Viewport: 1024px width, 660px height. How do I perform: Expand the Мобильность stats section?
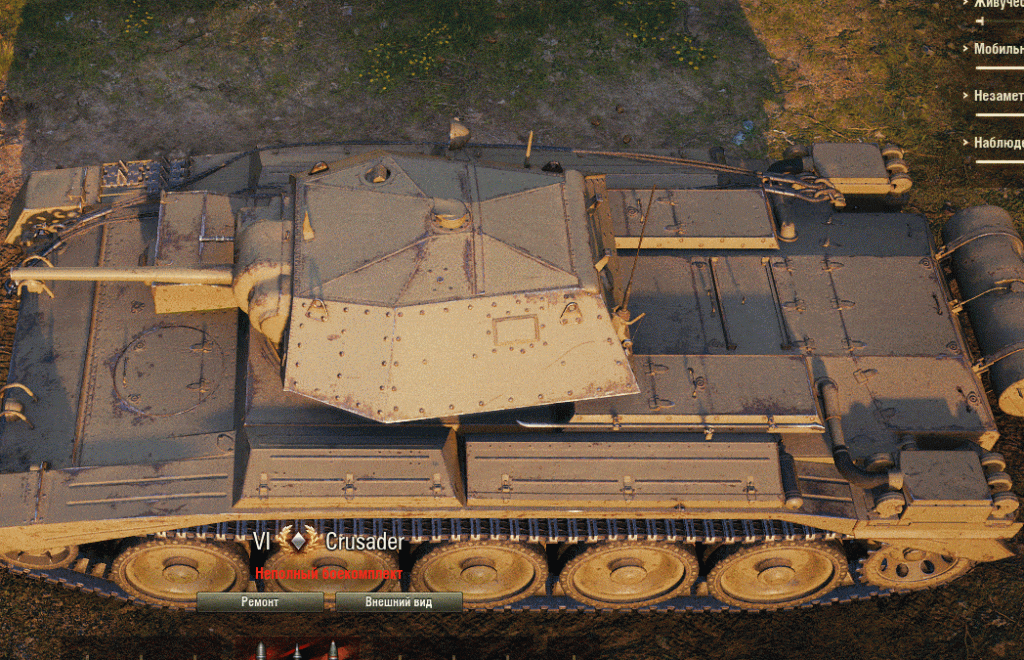point(997,48)
